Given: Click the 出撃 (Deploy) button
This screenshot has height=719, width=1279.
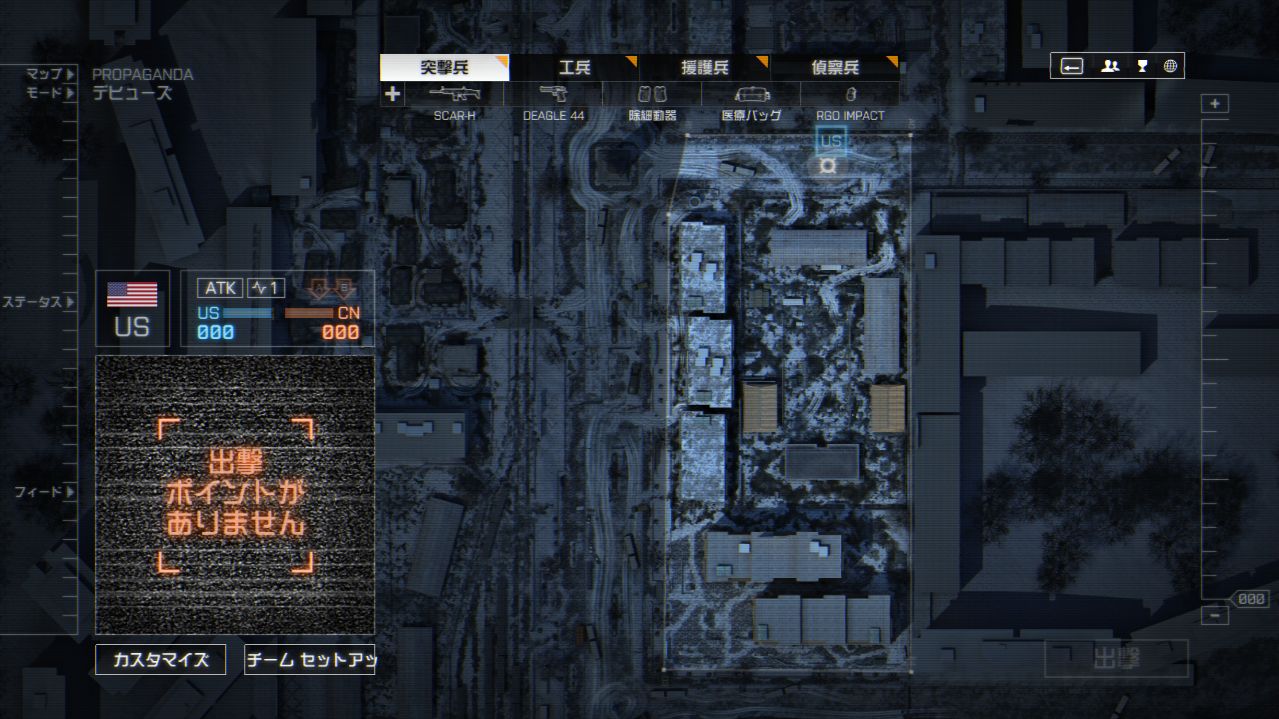Looking at the screenshot, I should pos(1116,659).
